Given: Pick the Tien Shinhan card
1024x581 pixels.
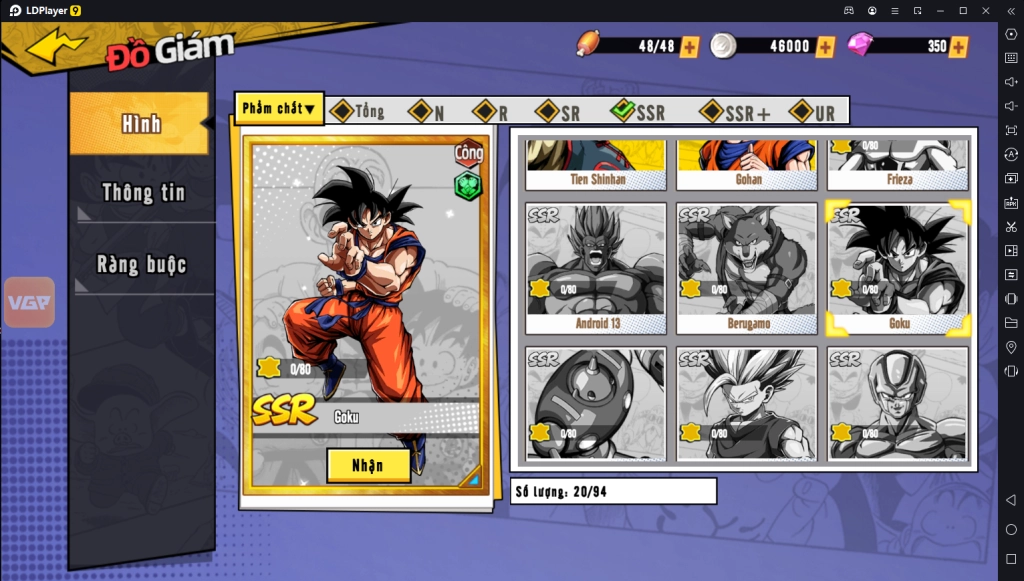Looking at the screenshot, I should click(596, 165).
